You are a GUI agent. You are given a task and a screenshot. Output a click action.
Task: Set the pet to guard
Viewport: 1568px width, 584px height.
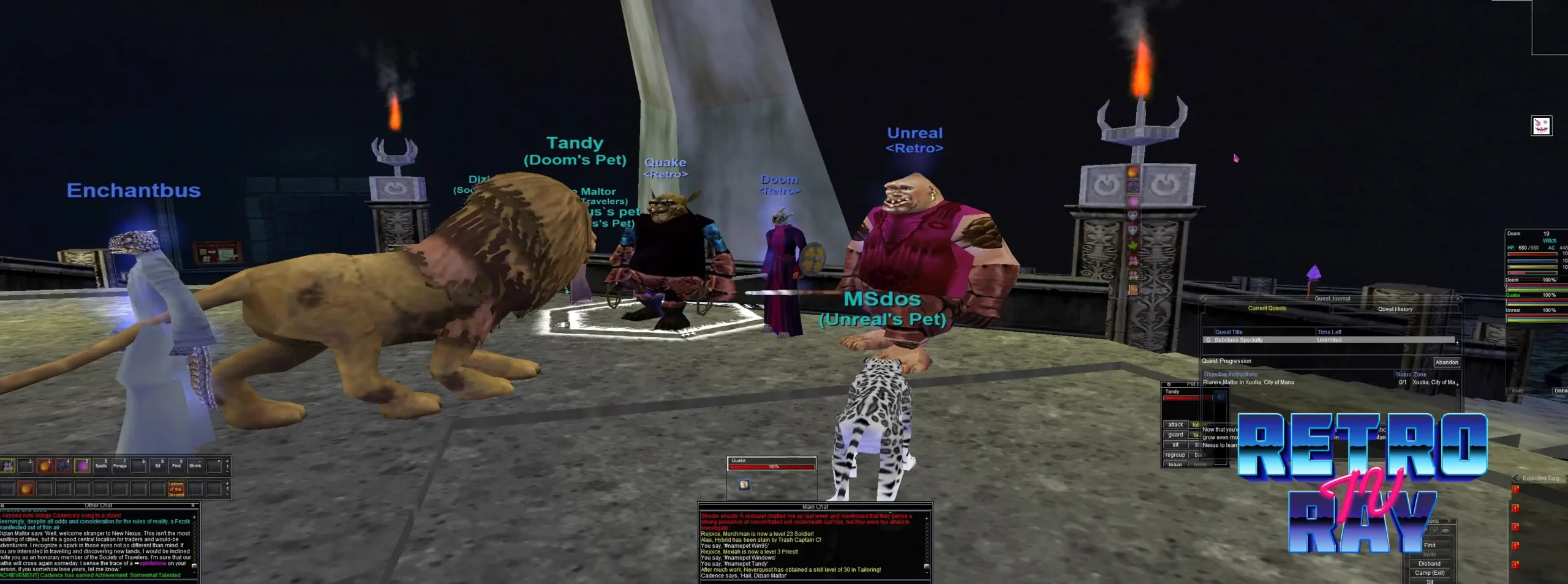tap(1175, 435)
